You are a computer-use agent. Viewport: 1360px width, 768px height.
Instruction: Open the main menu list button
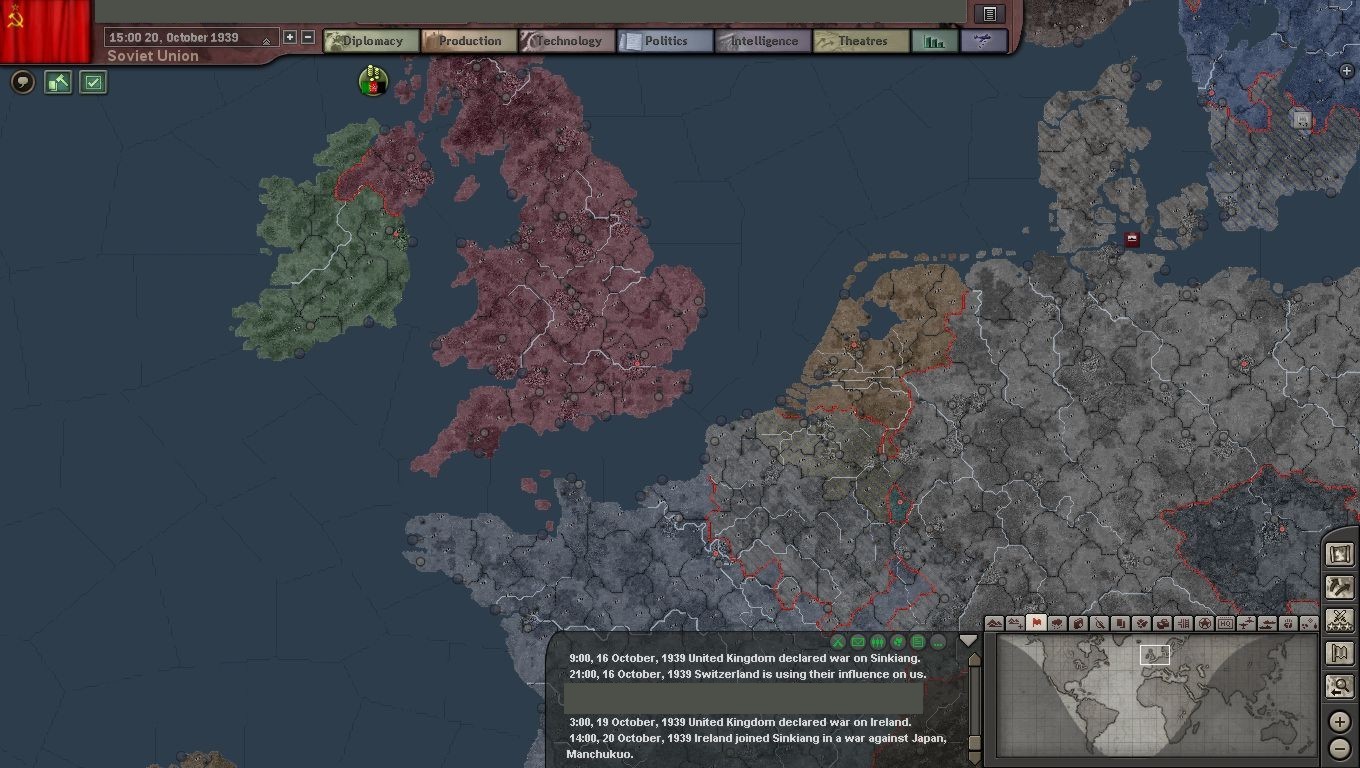pyautogui.click(x=989, y=13)
